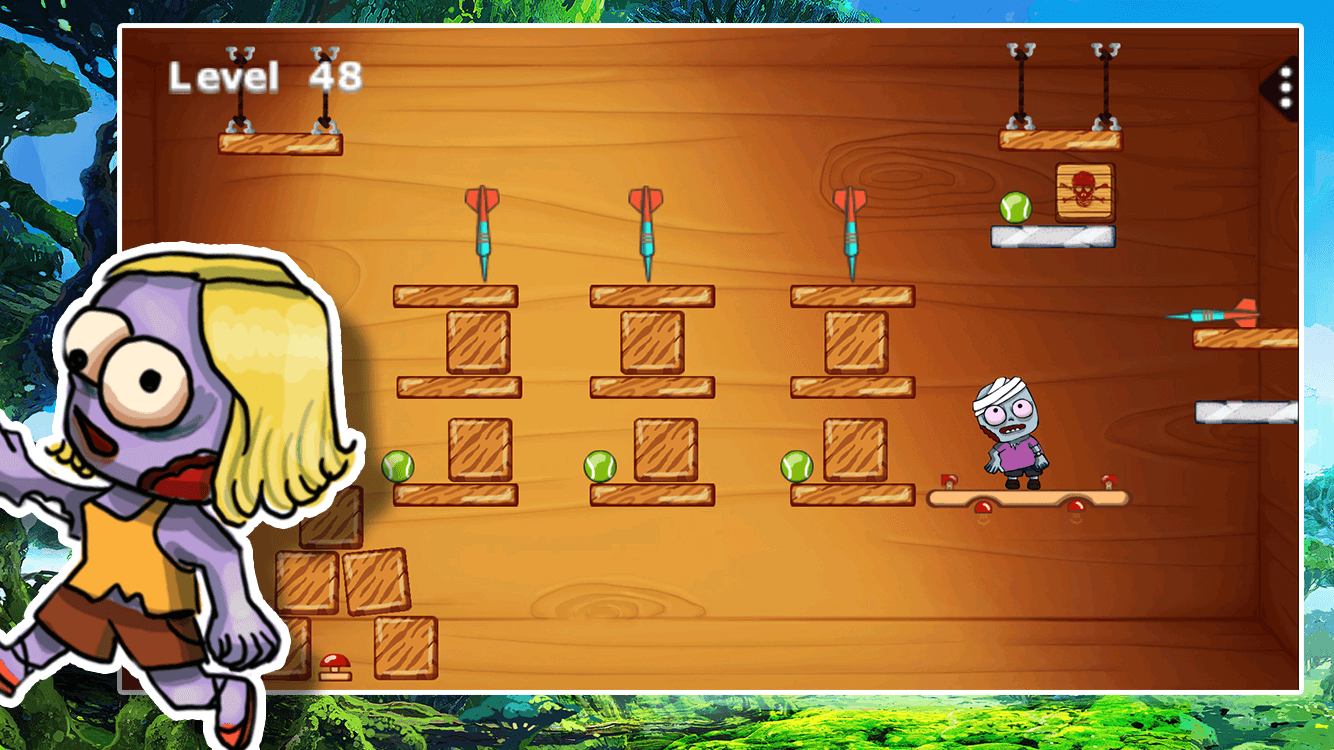Tap the red mushroom at the bottom left

click(x=333, y=663)
